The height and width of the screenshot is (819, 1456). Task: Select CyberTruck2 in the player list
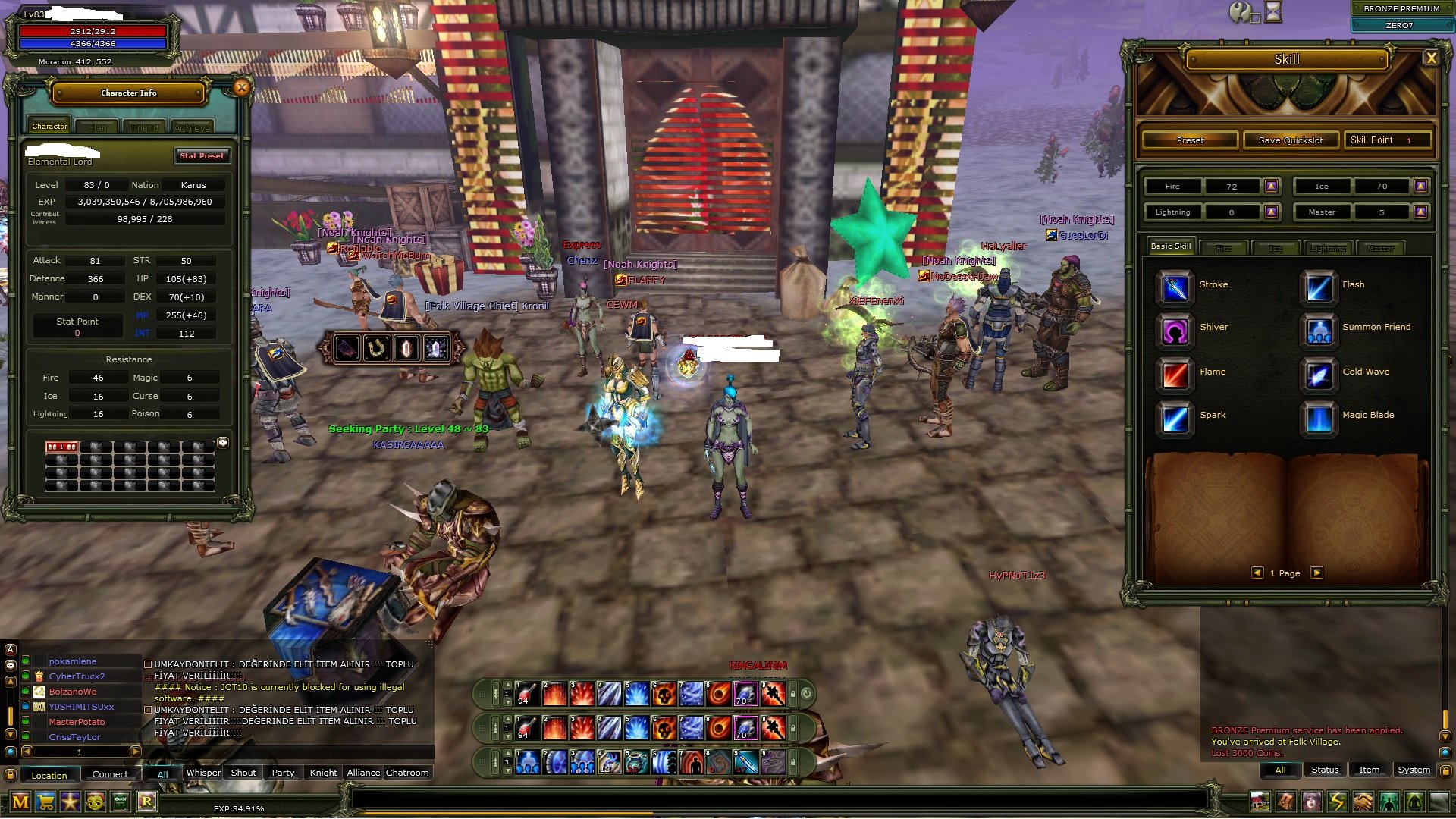click(x=77, y=676)
